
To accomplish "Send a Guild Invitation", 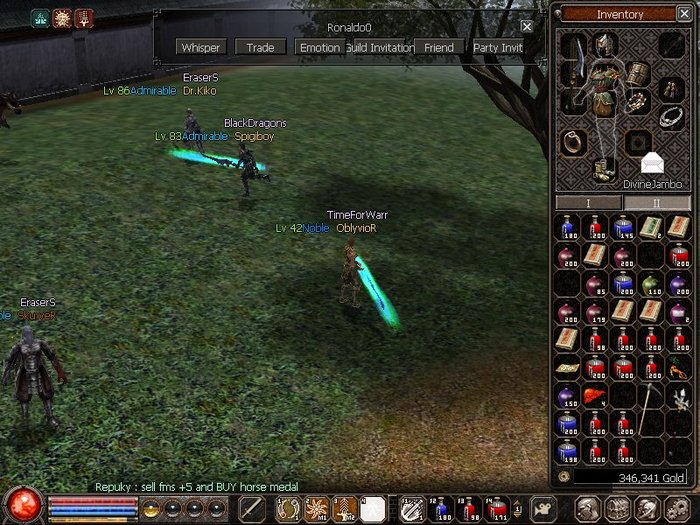I will [379, 47].
